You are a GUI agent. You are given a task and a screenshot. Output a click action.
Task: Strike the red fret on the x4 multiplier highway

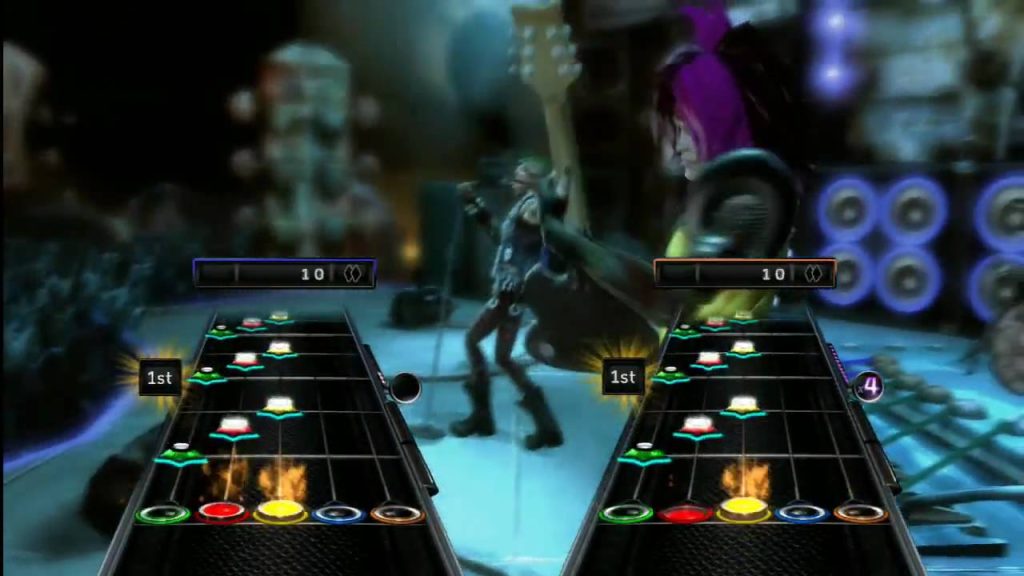pyautogui.click(x=685, y=513)
